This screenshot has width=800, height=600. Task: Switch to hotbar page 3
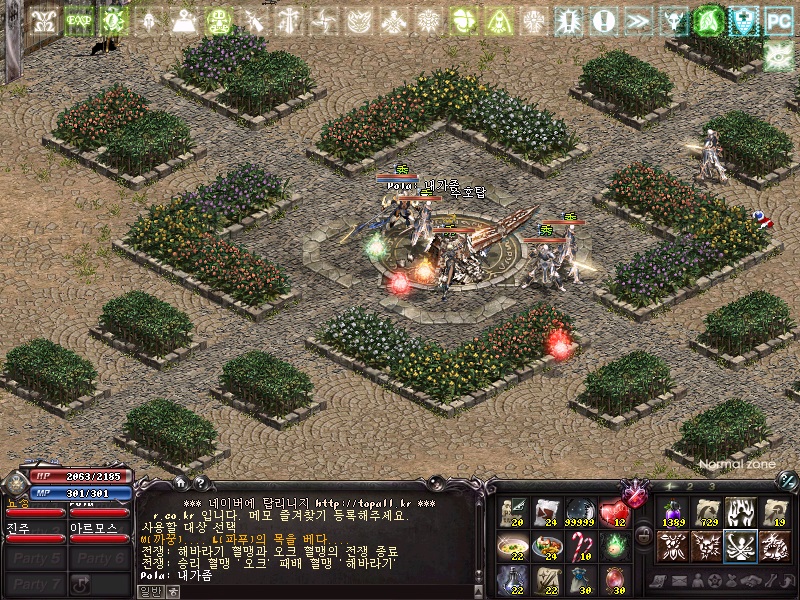[x=712, y=486]
